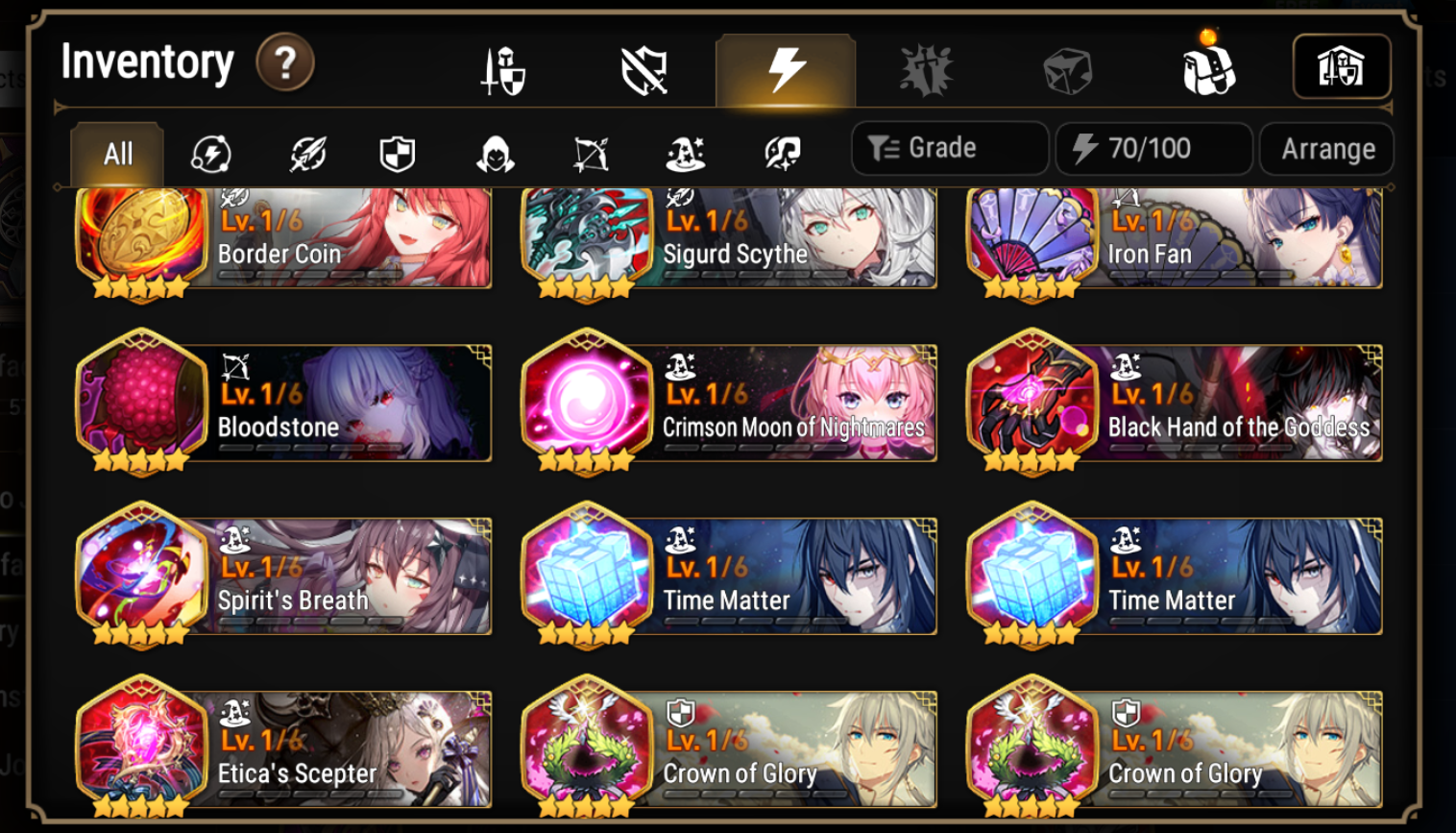The image size is (1456, 833).
Task: Switch to the lightning artifact tab
Action: pos(784,65)
